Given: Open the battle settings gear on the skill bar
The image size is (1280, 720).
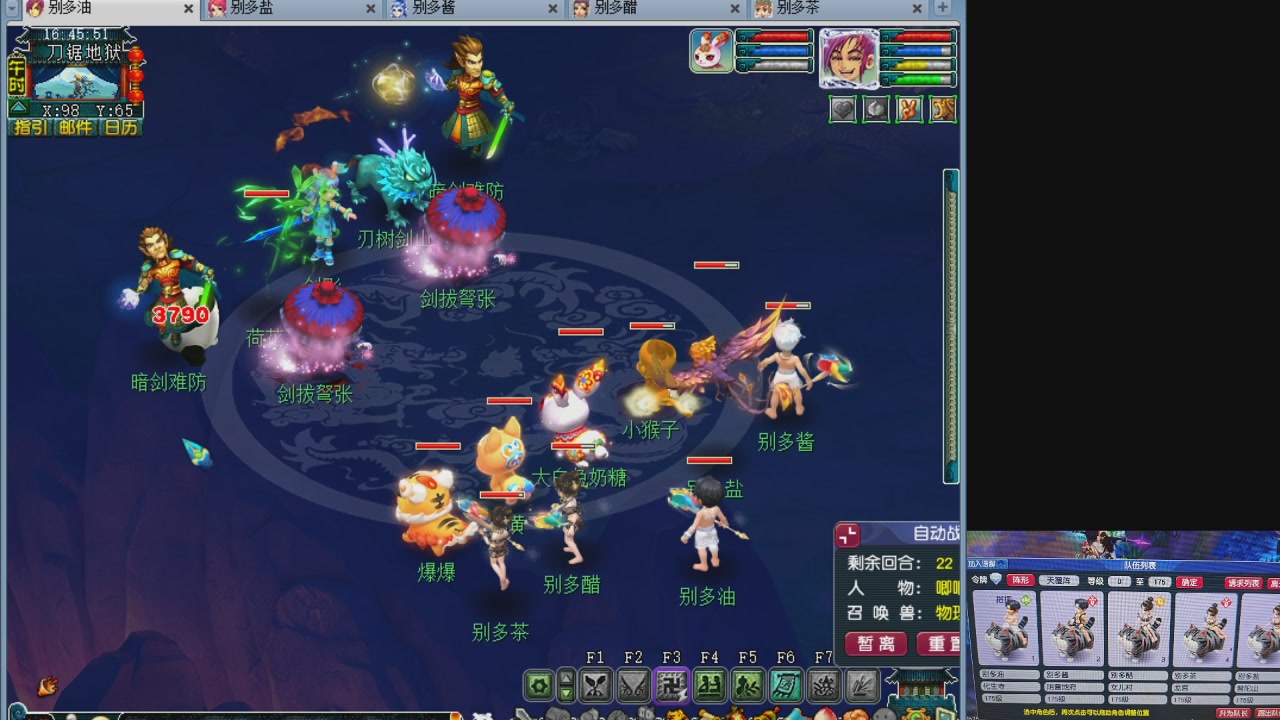Looking at the screenshot, I should pyautogui.click(x=540, y=685).
